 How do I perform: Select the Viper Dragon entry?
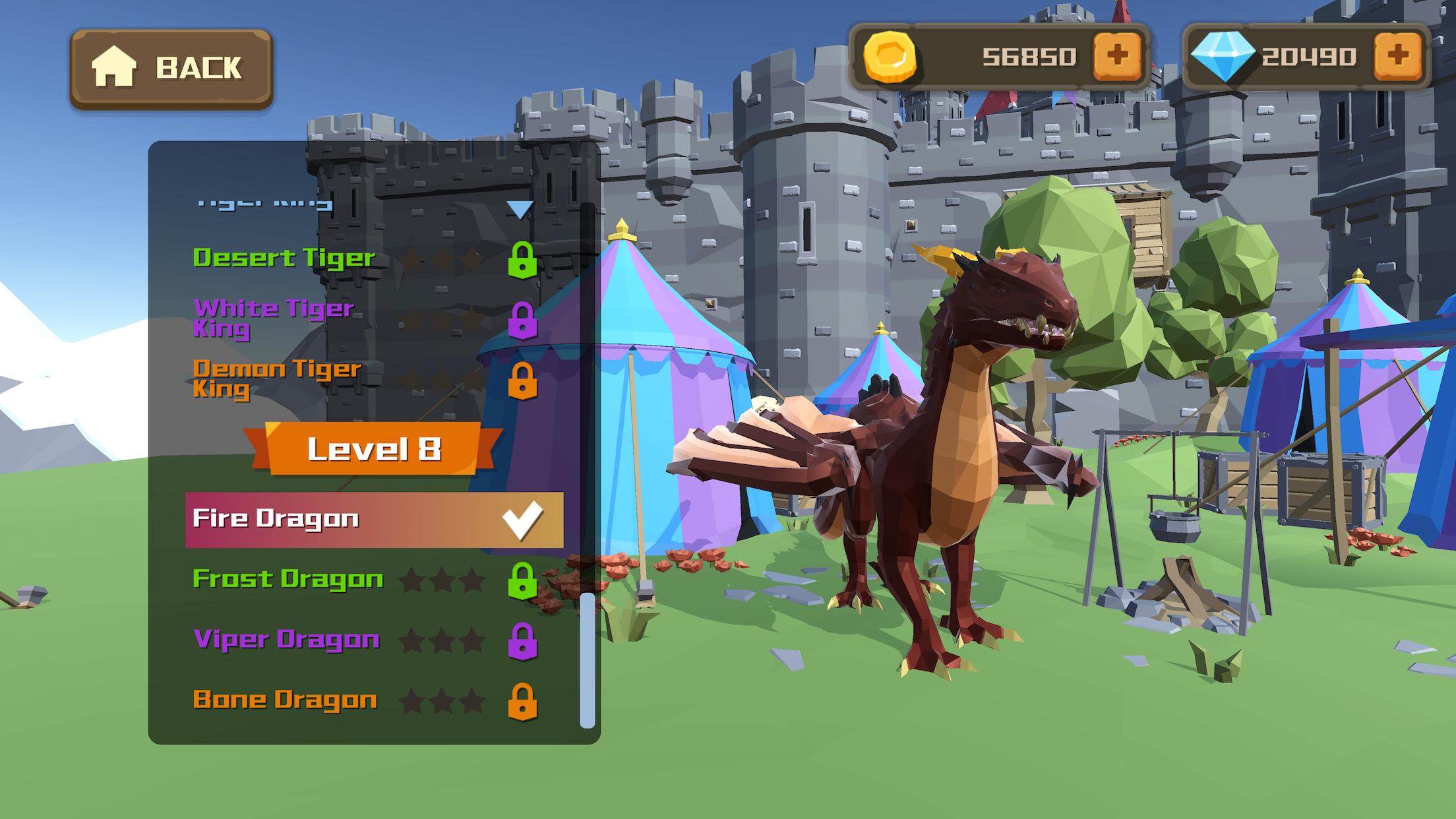tap(286, 640)
